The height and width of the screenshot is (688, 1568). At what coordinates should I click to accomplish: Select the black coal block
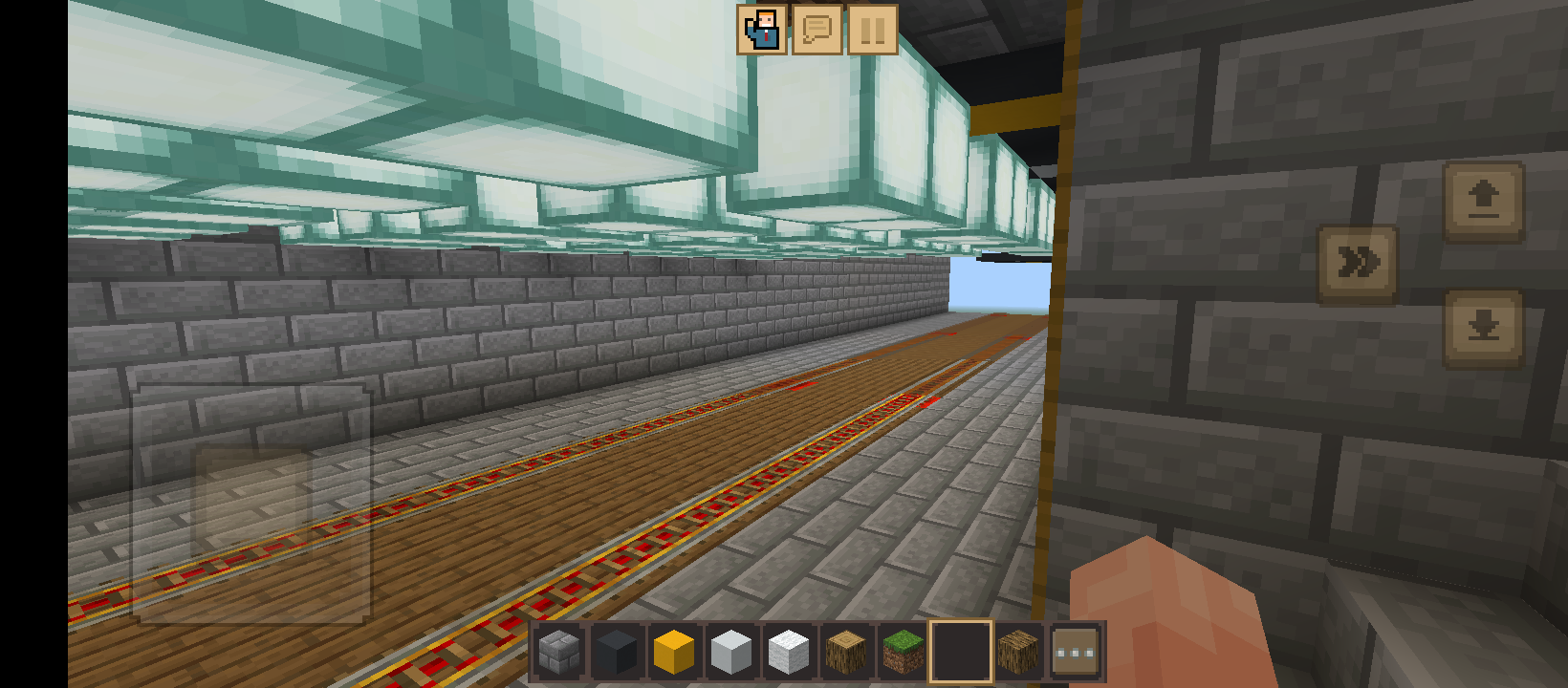[615, 651]
